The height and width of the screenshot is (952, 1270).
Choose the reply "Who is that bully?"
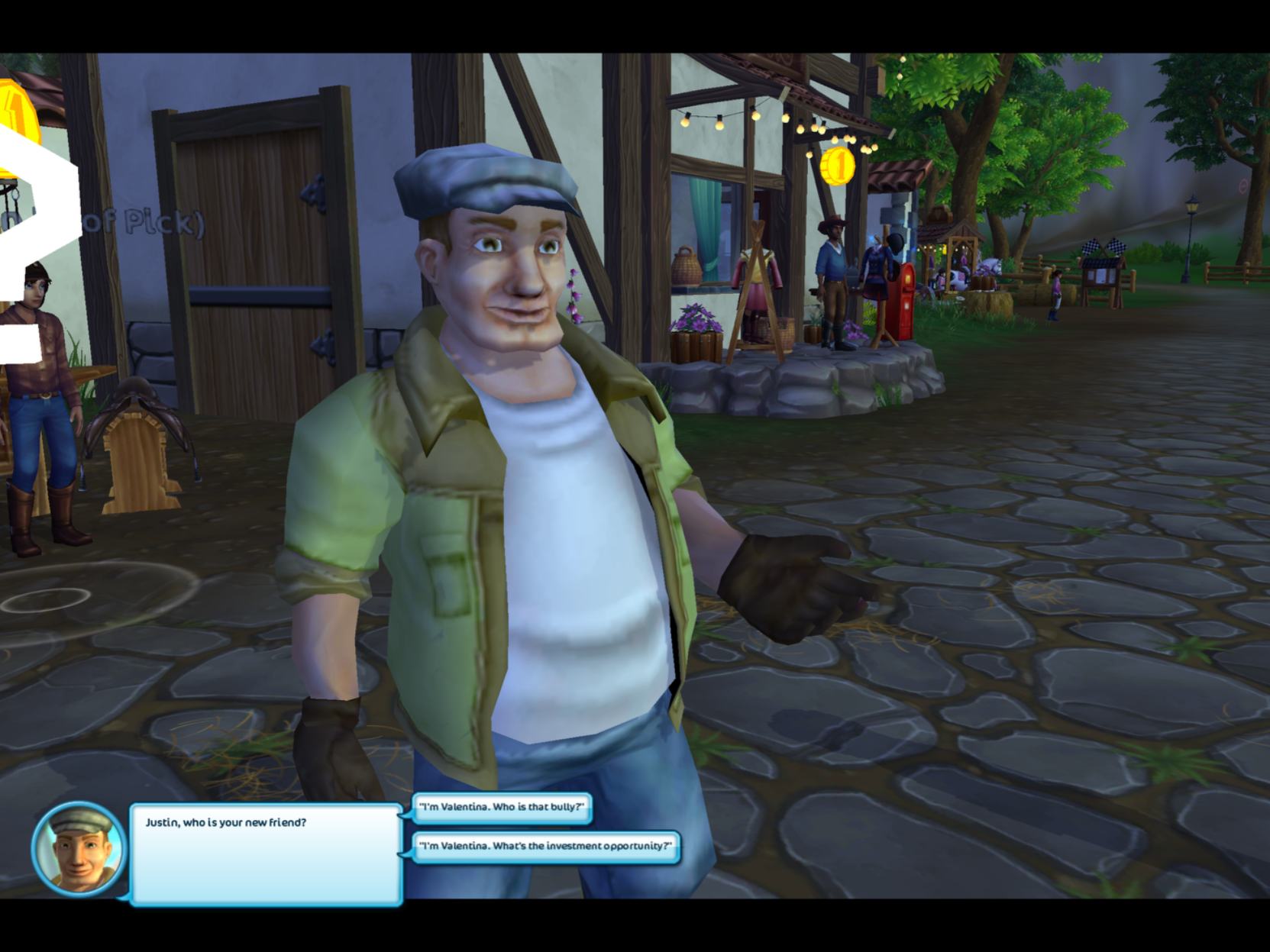(502, 807)
